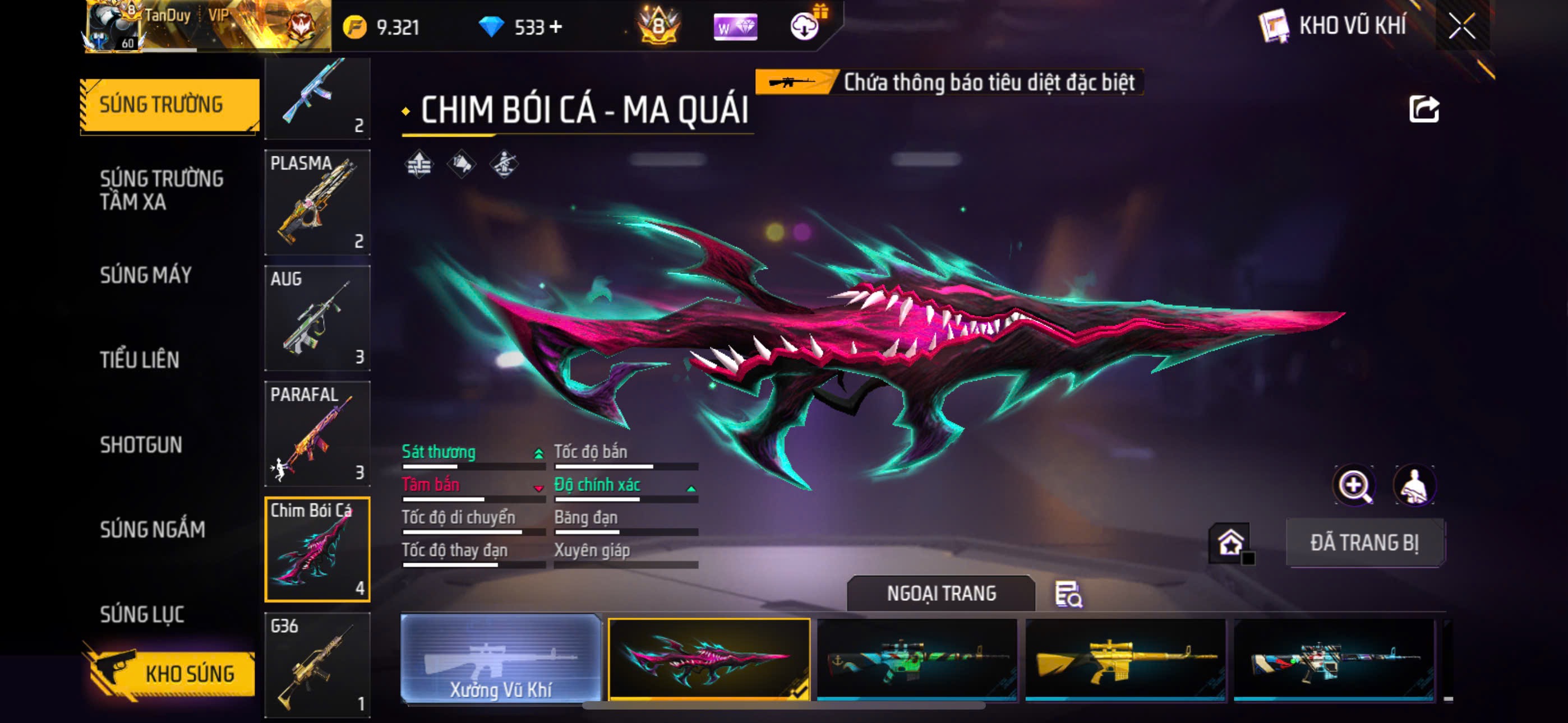This screenshot has width=1568, height=723.
Task: Close the weapon armory screen
Action: 1461,26
